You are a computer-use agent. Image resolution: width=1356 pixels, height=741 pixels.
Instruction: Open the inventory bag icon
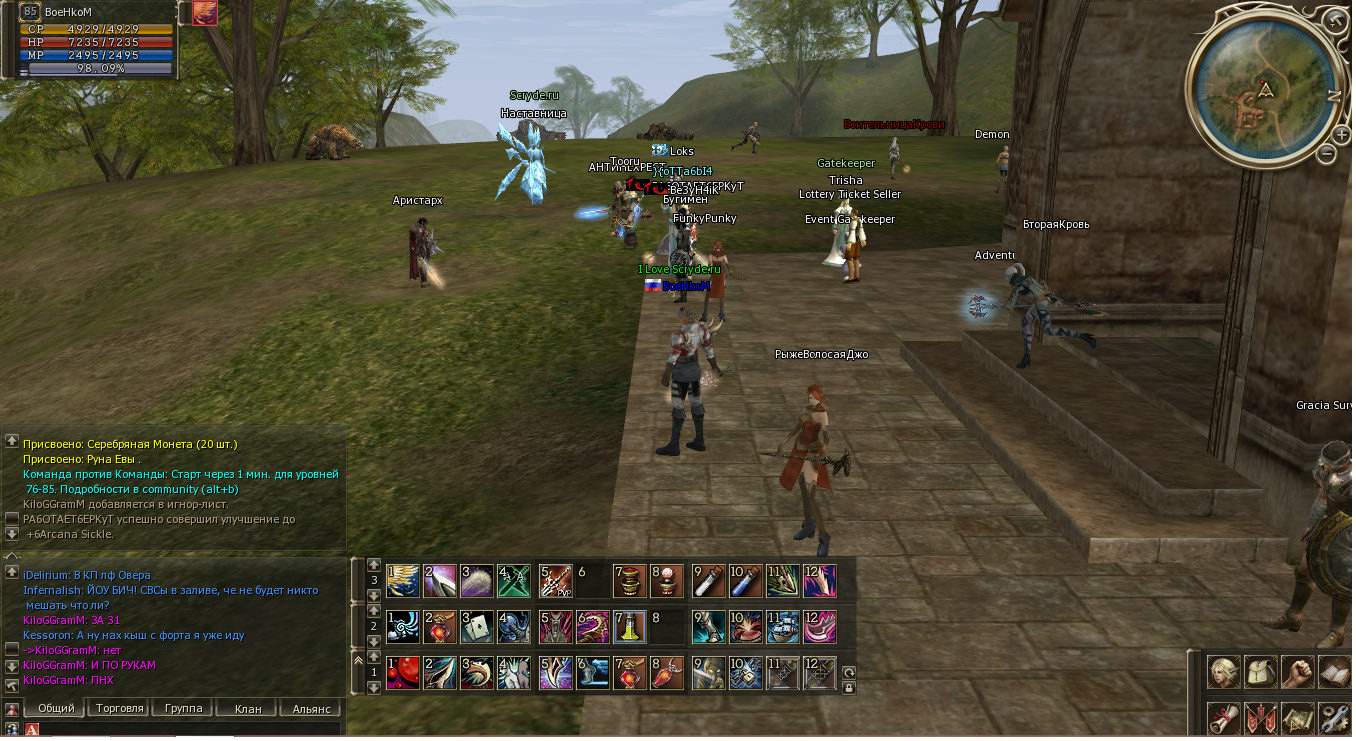click(x=1260, y=672)
